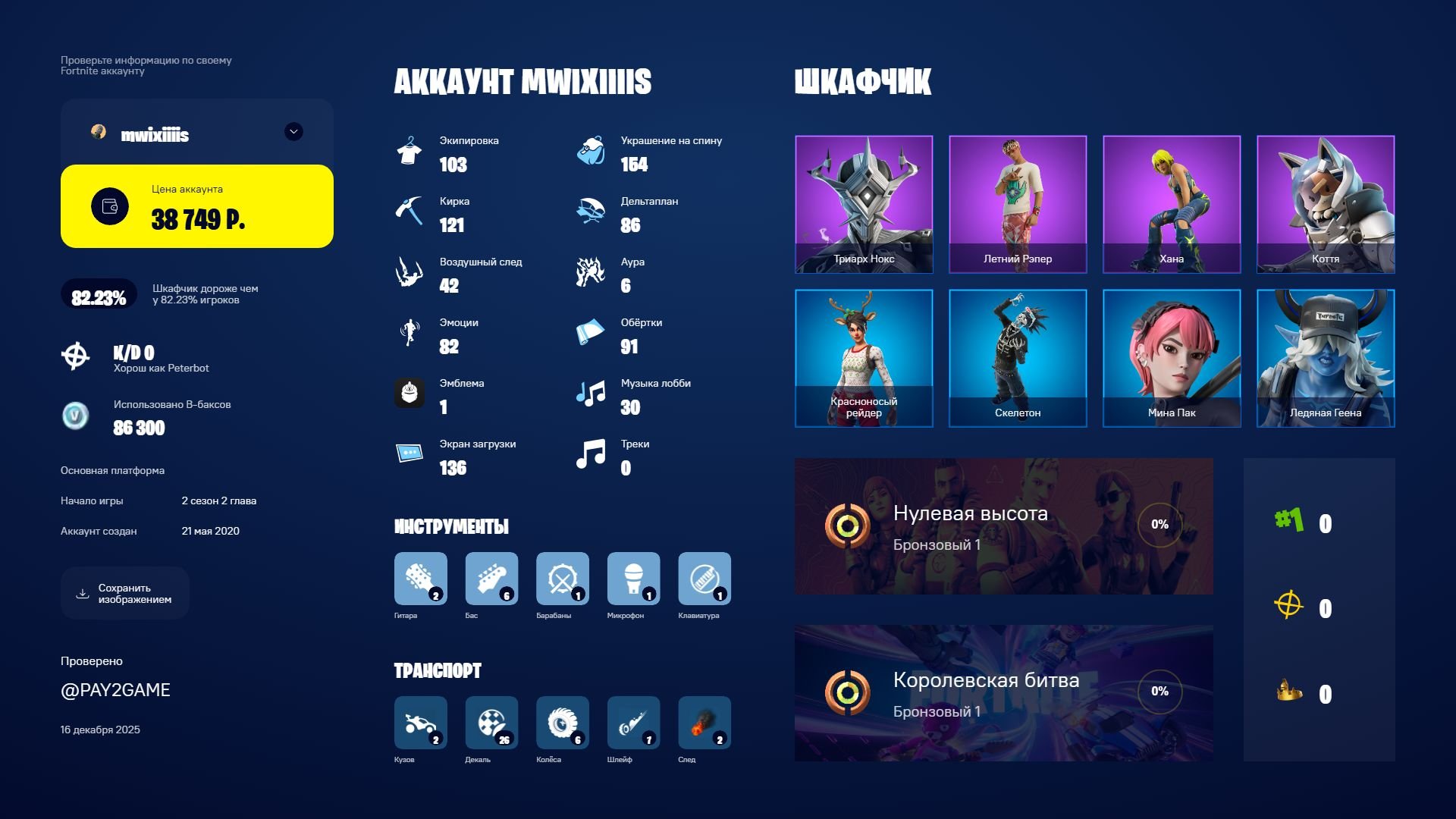Expand the mwixiiiis account dropdown arrow
The height and width of the screenshot is (819, 1456).
[x=293, y=131]
